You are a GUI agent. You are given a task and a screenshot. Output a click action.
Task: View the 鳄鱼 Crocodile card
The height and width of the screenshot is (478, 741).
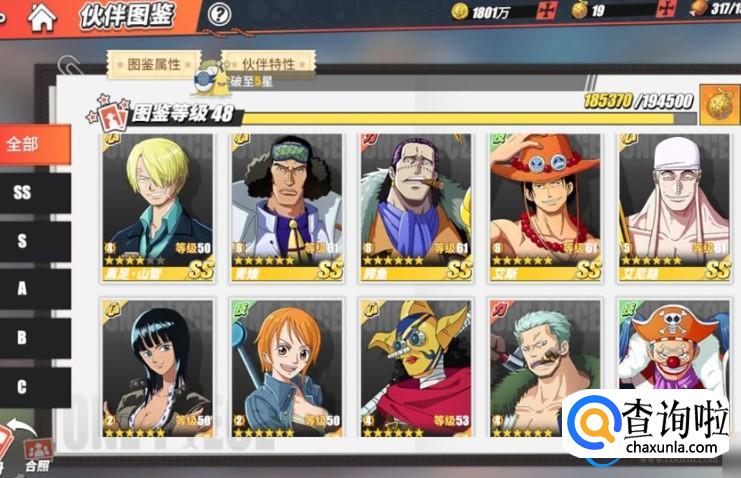[416, 207]
